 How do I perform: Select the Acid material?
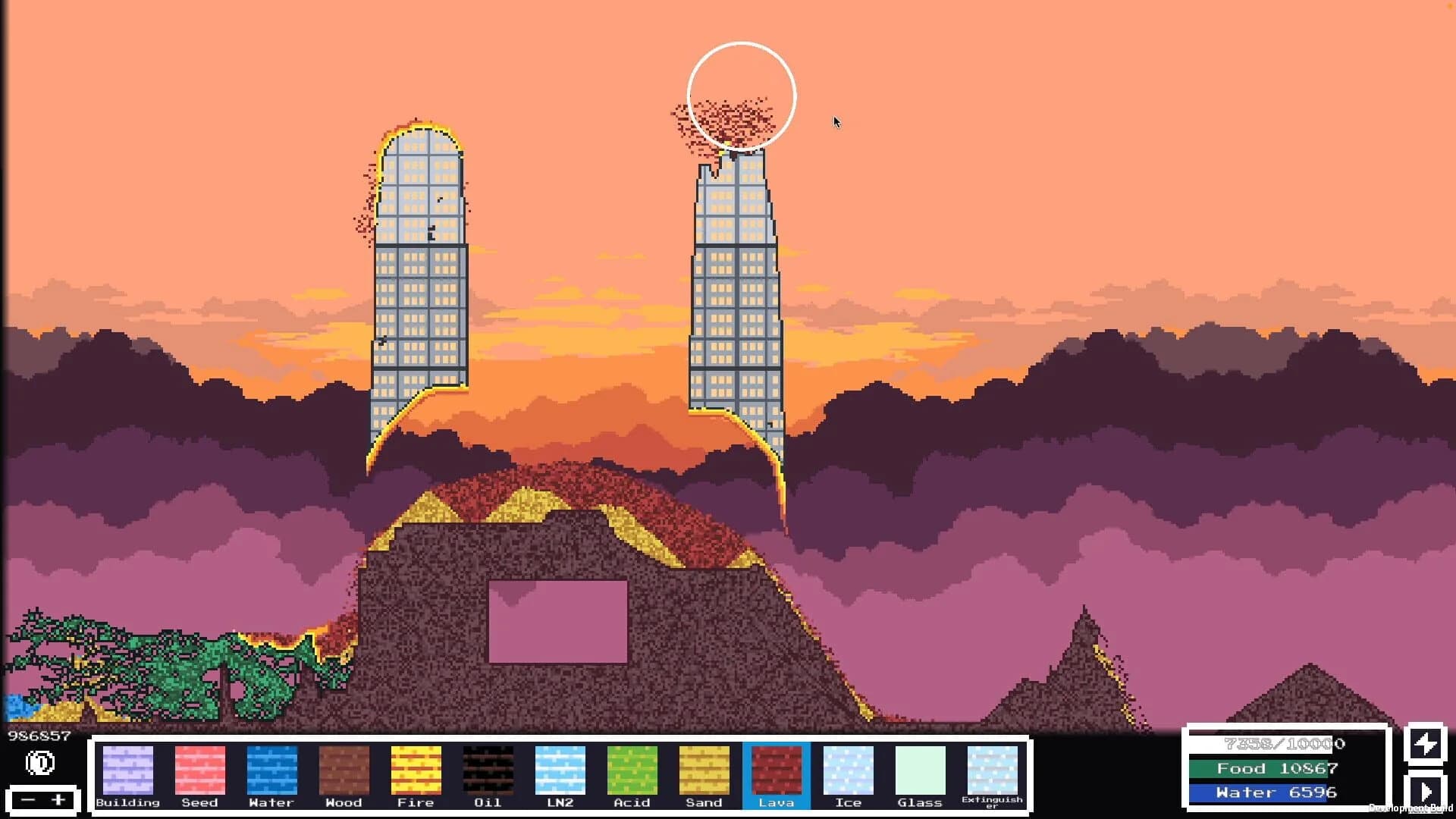pyautogui.click(x=632, y=770)
